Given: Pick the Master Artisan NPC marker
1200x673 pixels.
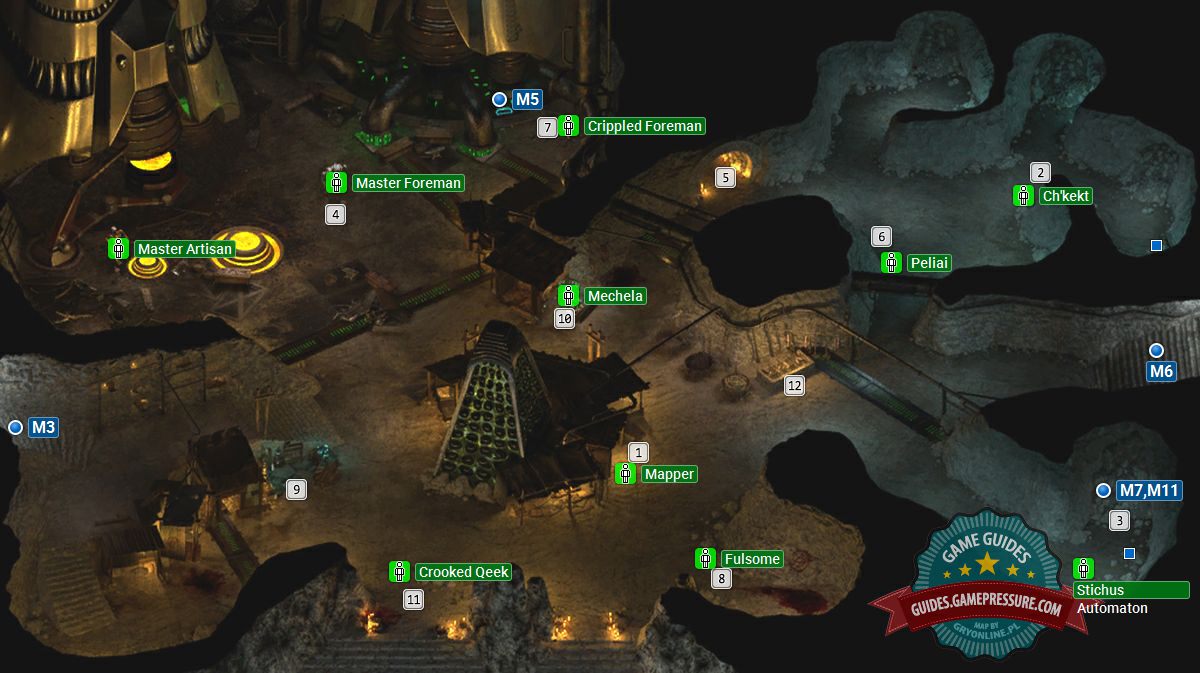Looking at the screenshot, I should 118,249.
